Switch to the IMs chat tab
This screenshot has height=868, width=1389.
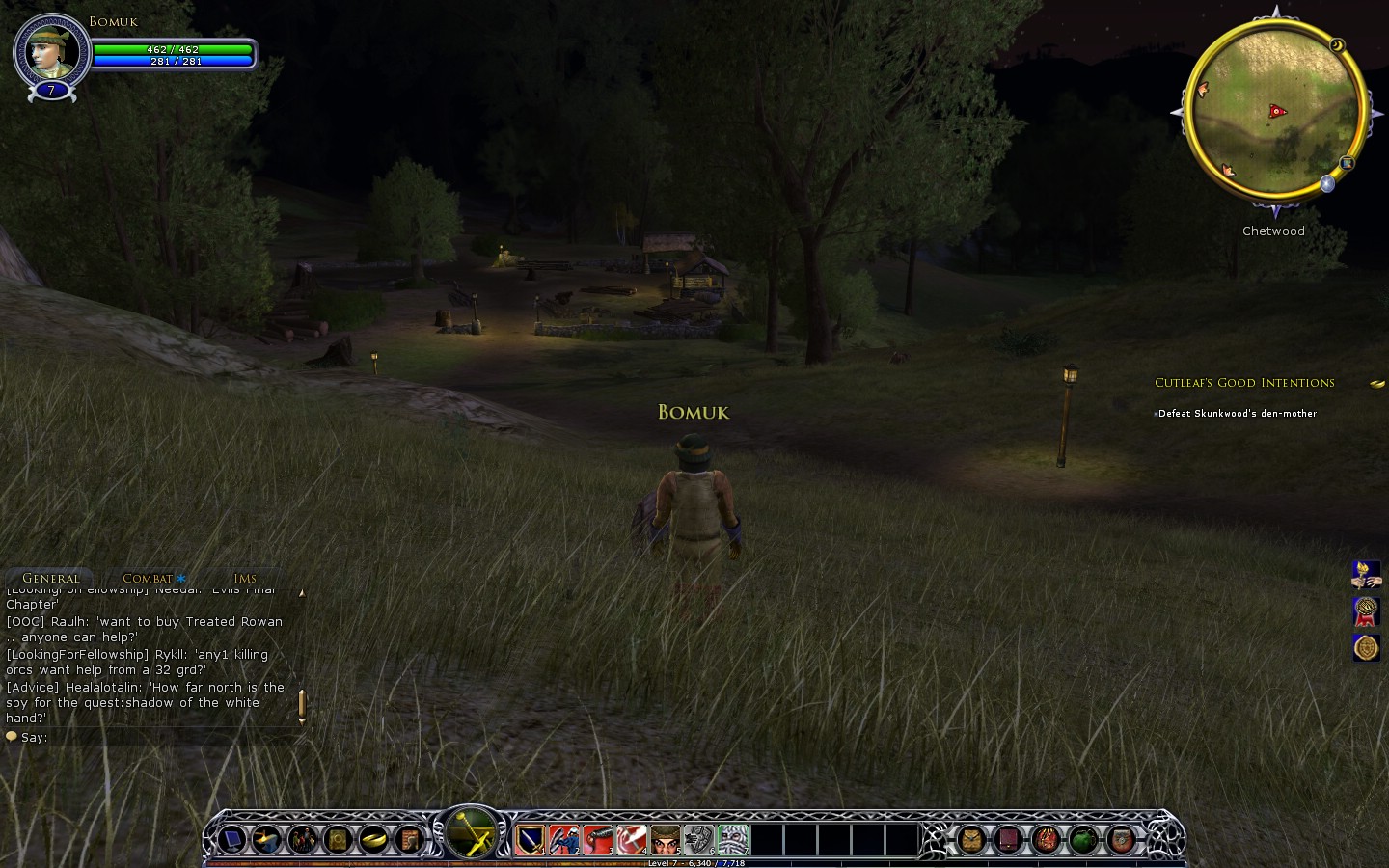pyautogui.click(x=245, y=579)
